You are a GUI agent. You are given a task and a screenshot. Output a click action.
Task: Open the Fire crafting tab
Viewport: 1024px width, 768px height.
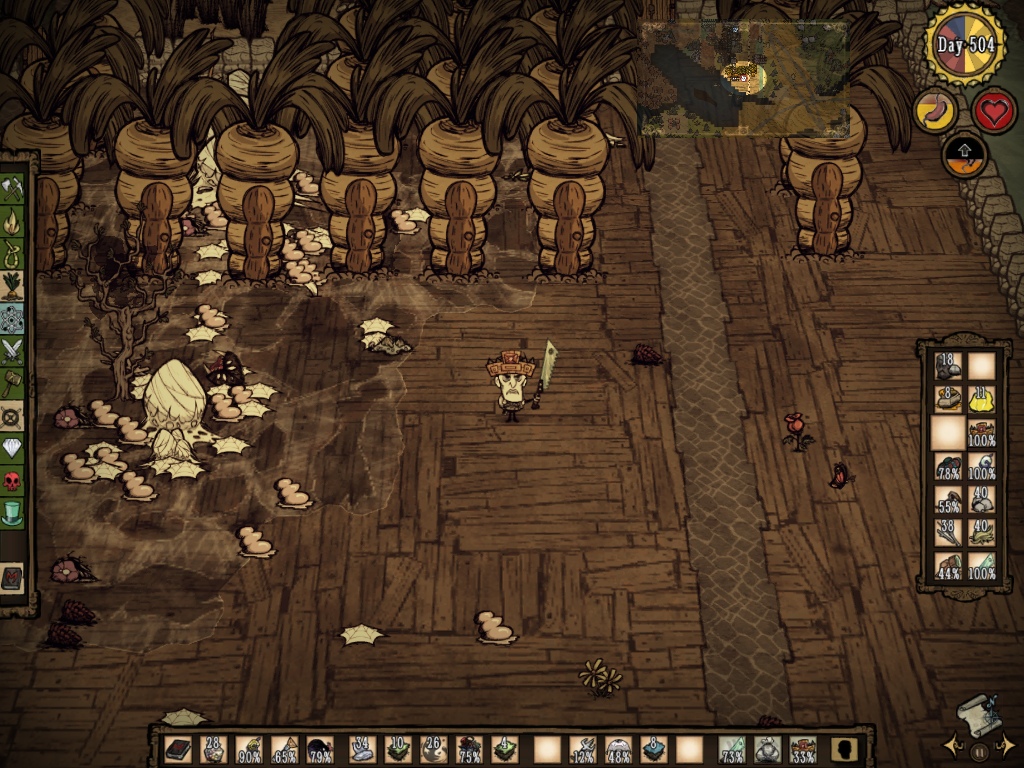click(13, 220)
